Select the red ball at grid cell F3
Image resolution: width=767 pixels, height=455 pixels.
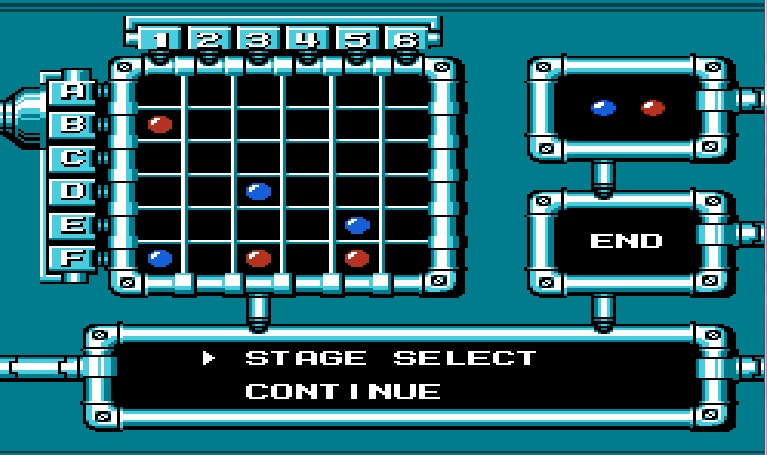pos(259,258)
